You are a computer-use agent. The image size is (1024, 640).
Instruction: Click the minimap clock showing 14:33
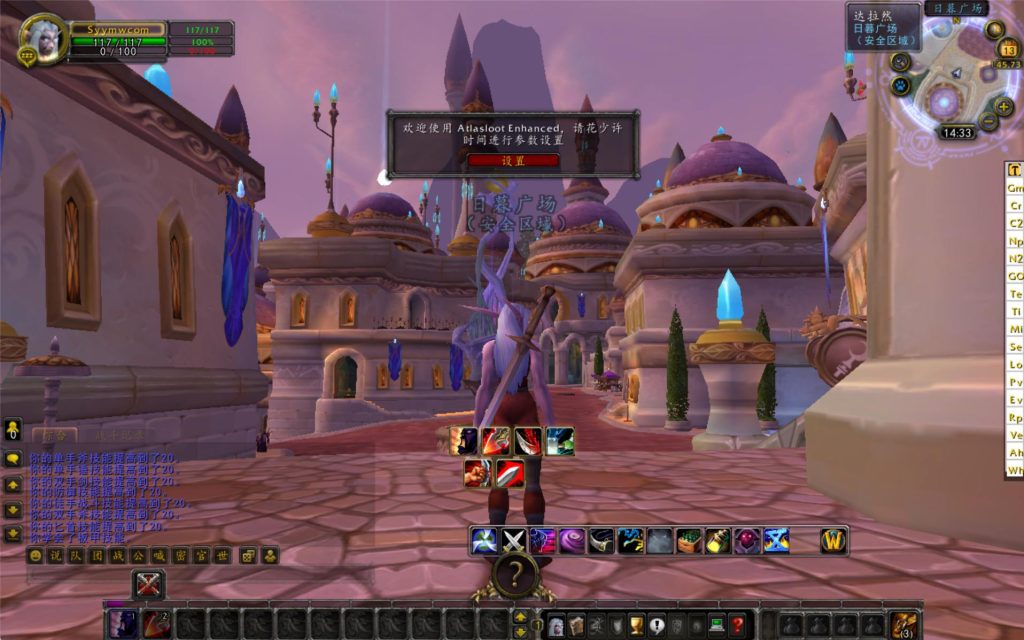[x=957, y=132]
